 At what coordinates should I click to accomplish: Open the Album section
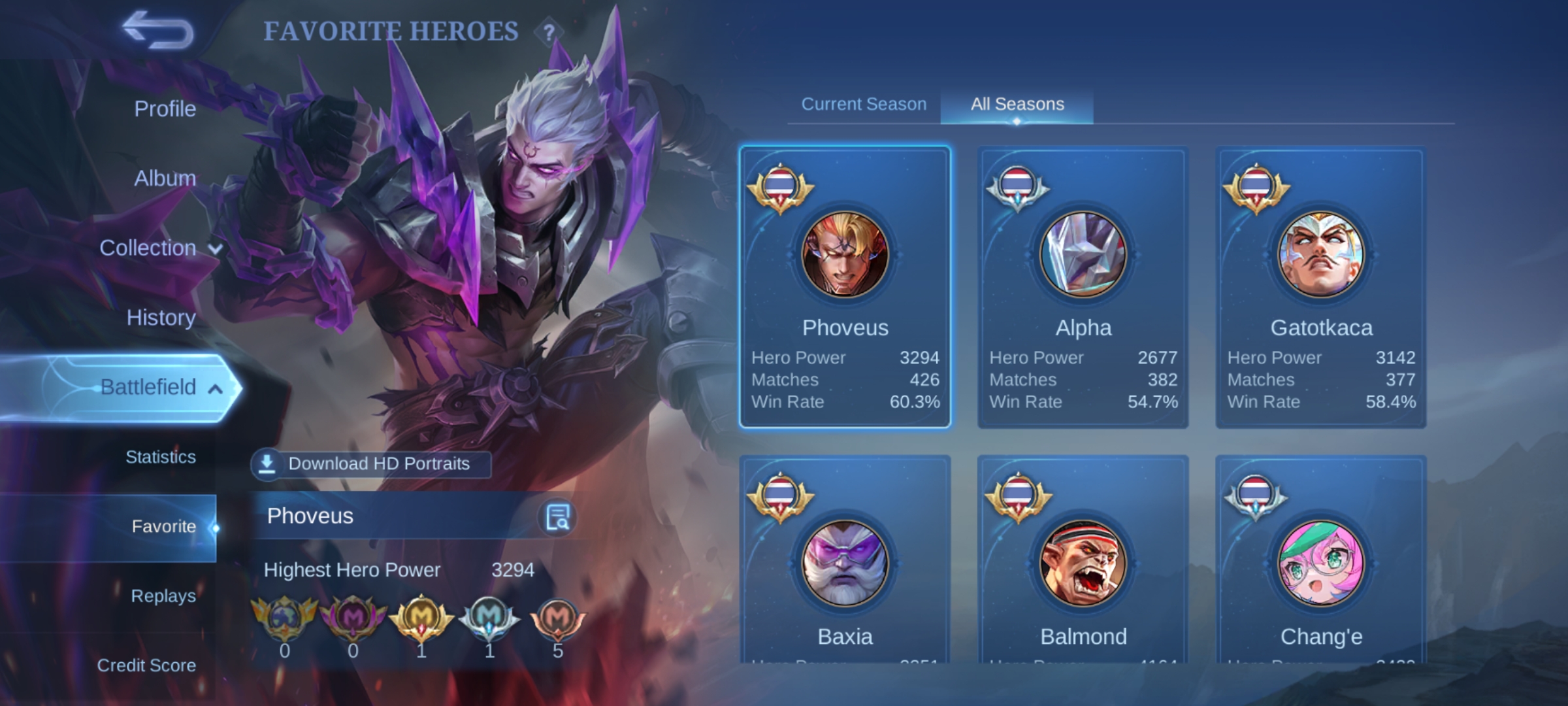165,178
